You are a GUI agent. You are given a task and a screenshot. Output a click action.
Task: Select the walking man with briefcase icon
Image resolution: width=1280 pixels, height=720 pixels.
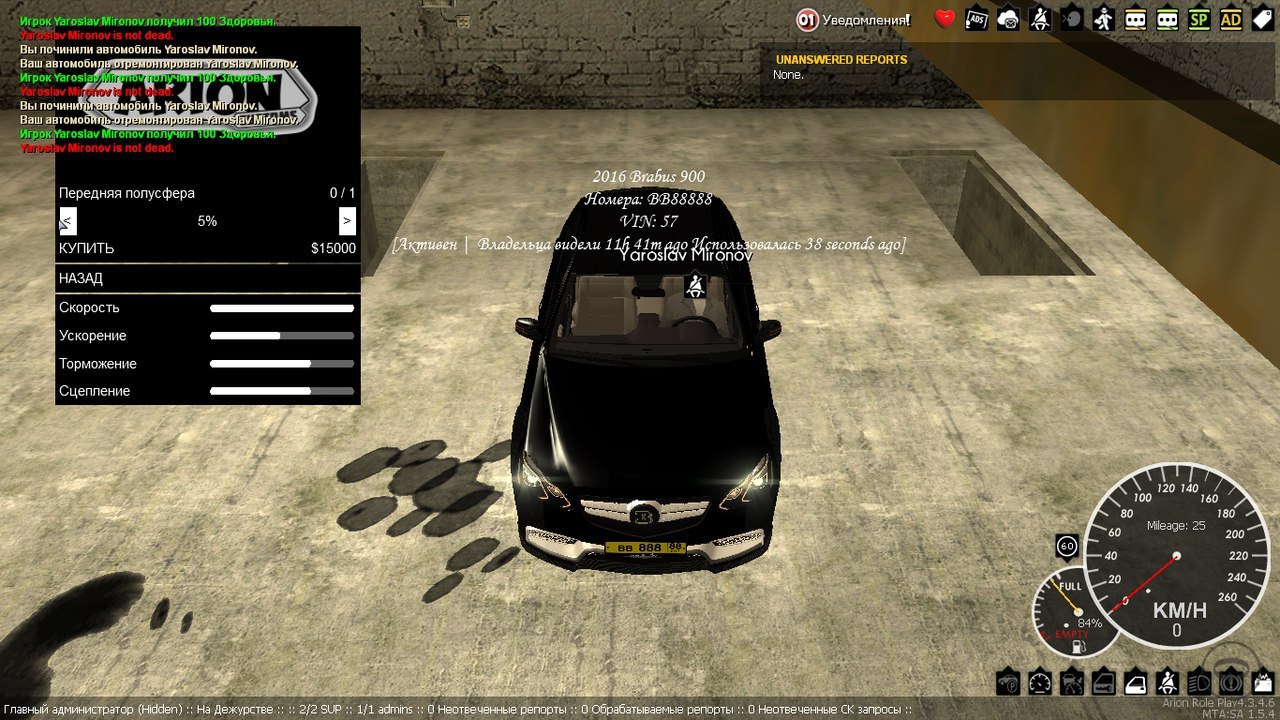(1103, 19)
